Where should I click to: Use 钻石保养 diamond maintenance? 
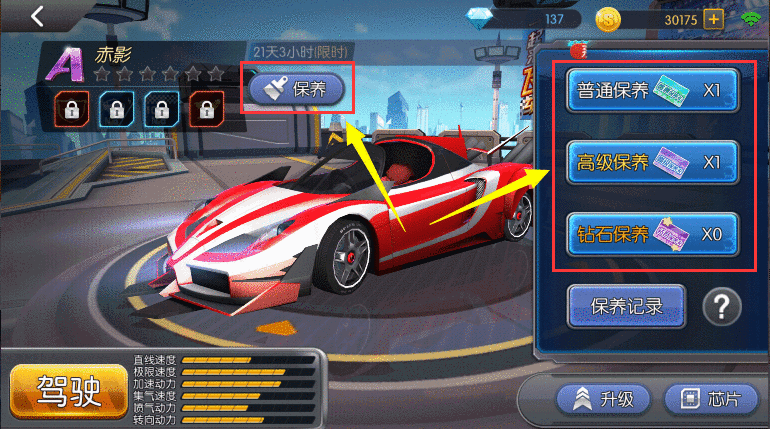[x=652, y=235]
